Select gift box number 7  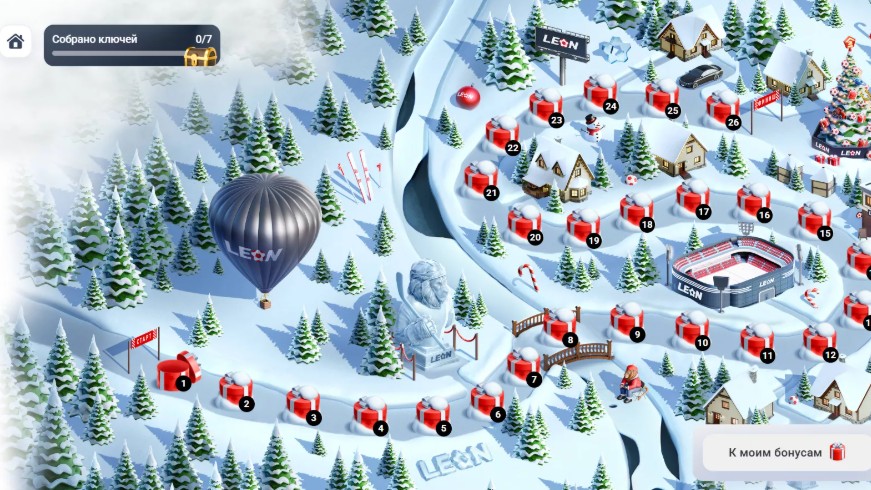523,364
